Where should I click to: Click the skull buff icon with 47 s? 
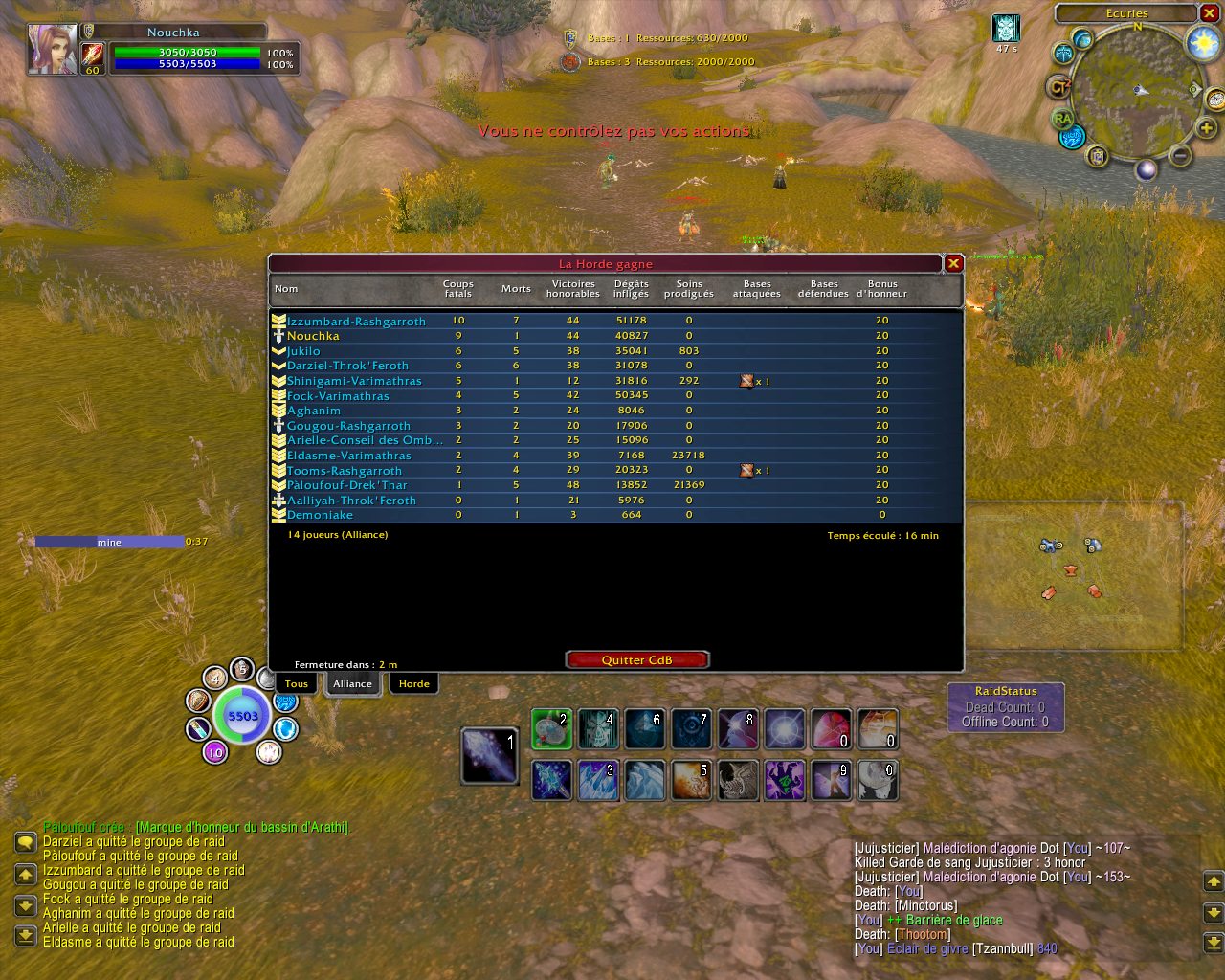(x=1005, y=28)
